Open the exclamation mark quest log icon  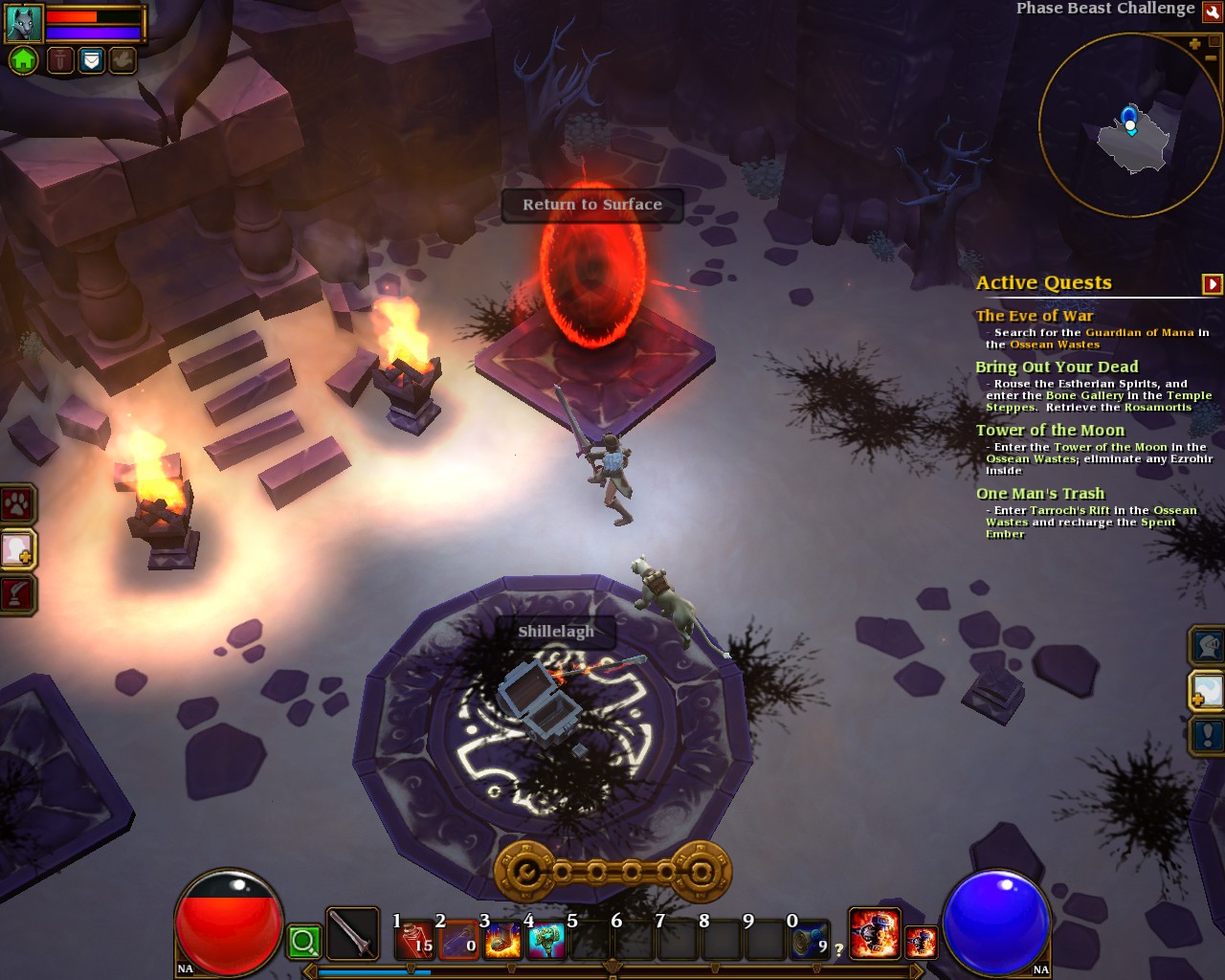pyautogui.click(x=1208, y=736)
